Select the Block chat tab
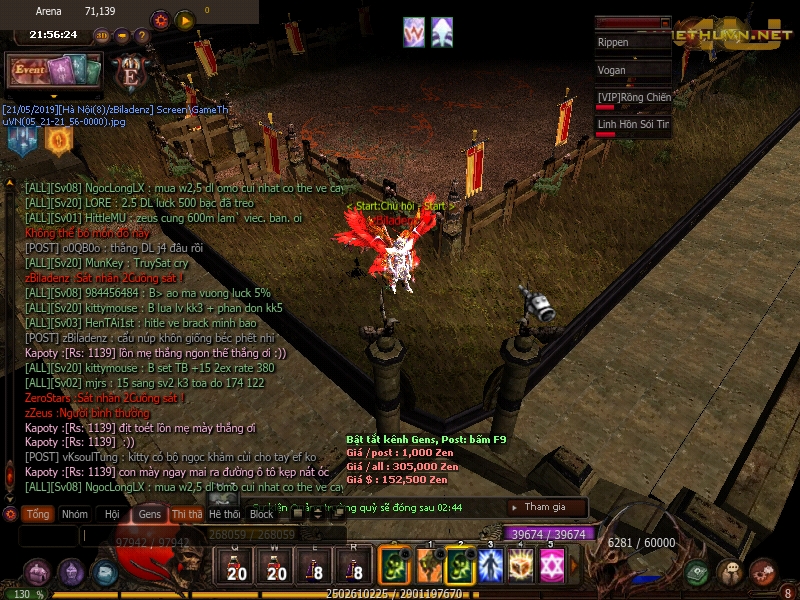Screen dimensions: 800x600 261,514
